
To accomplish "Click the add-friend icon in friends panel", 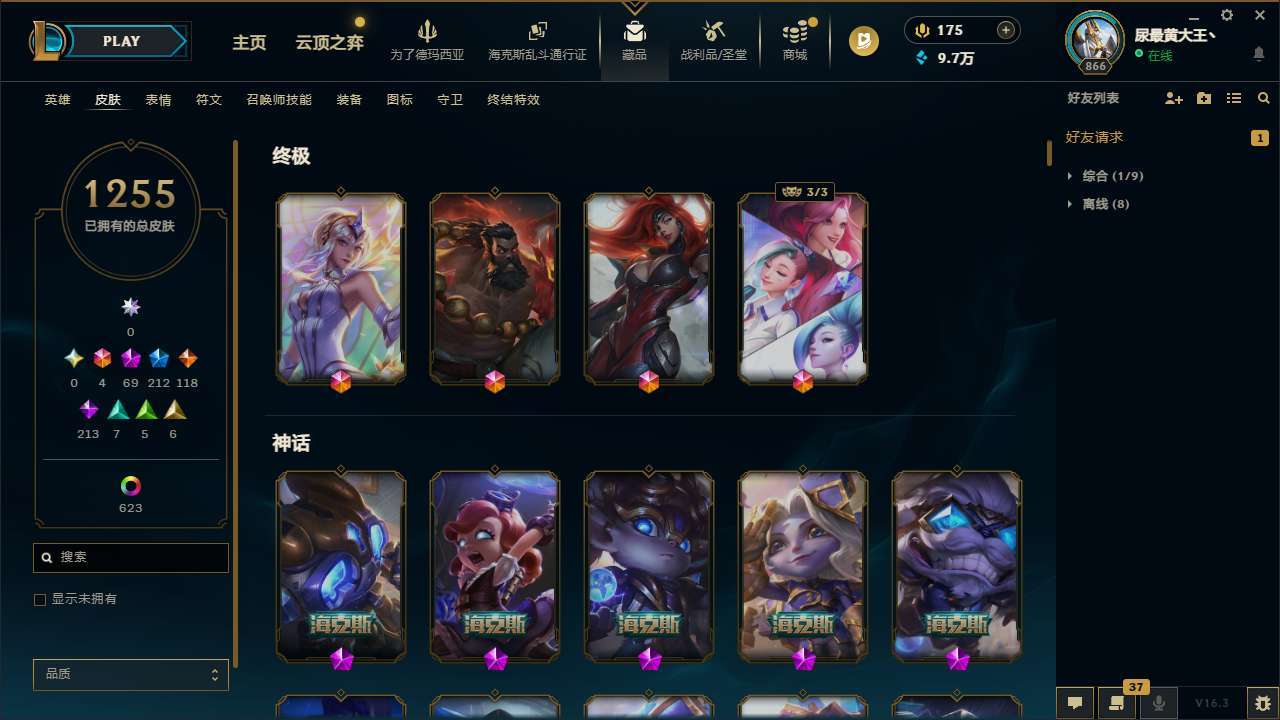I will [x=1173, y=98].
